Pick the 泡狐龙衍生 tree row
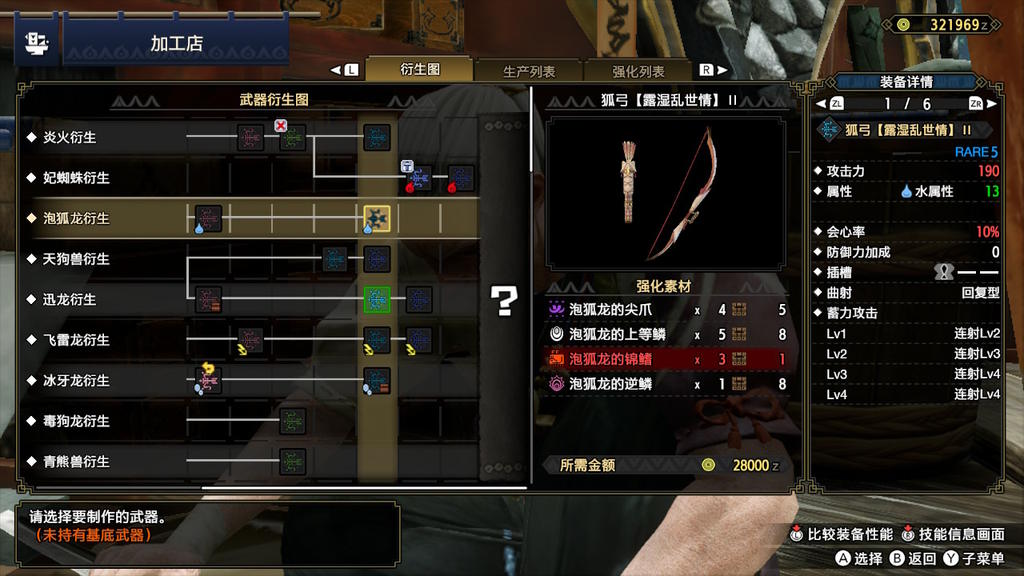The image size is (1024, 576). (x=77, y=218)
